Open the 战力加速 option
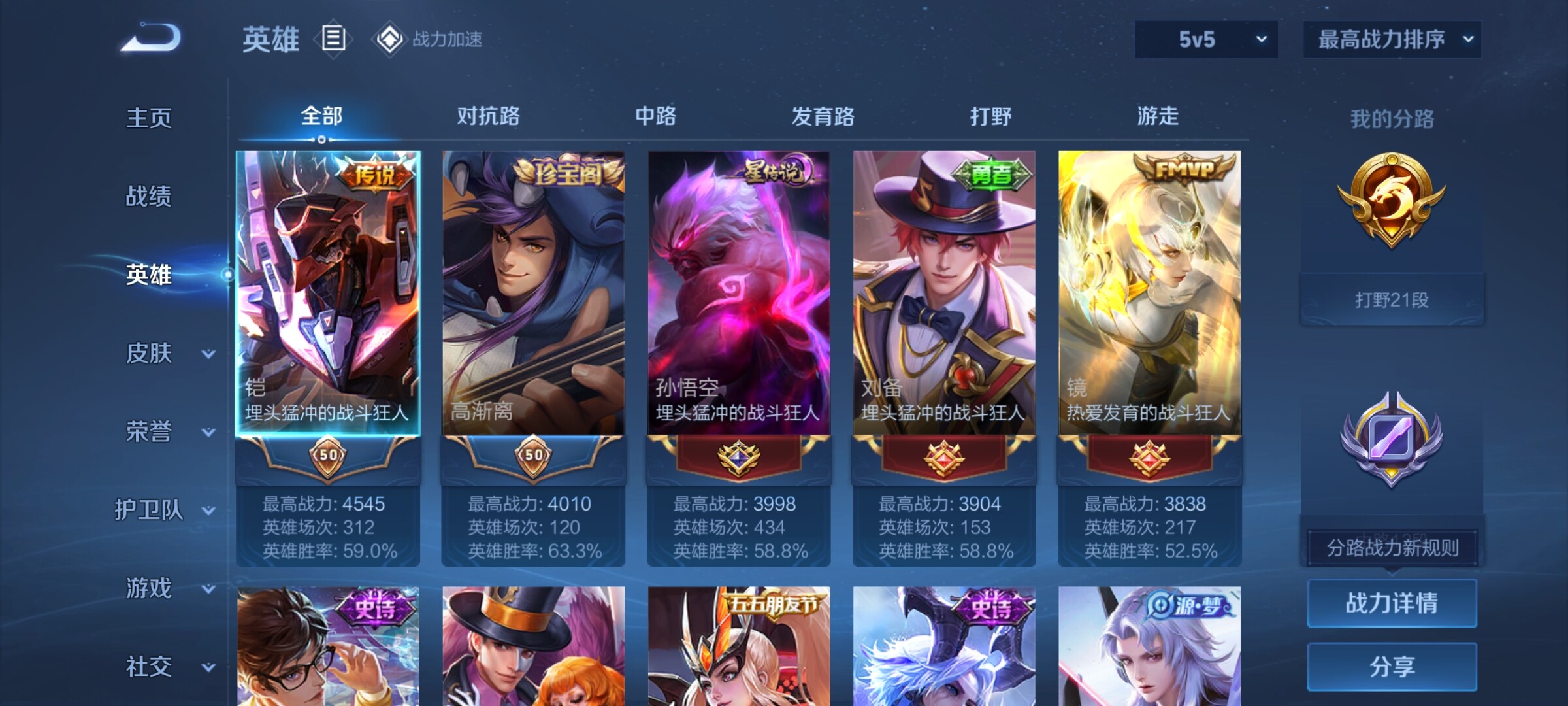Viewport: 1568px width, 706px height. (x=429, y=39)
